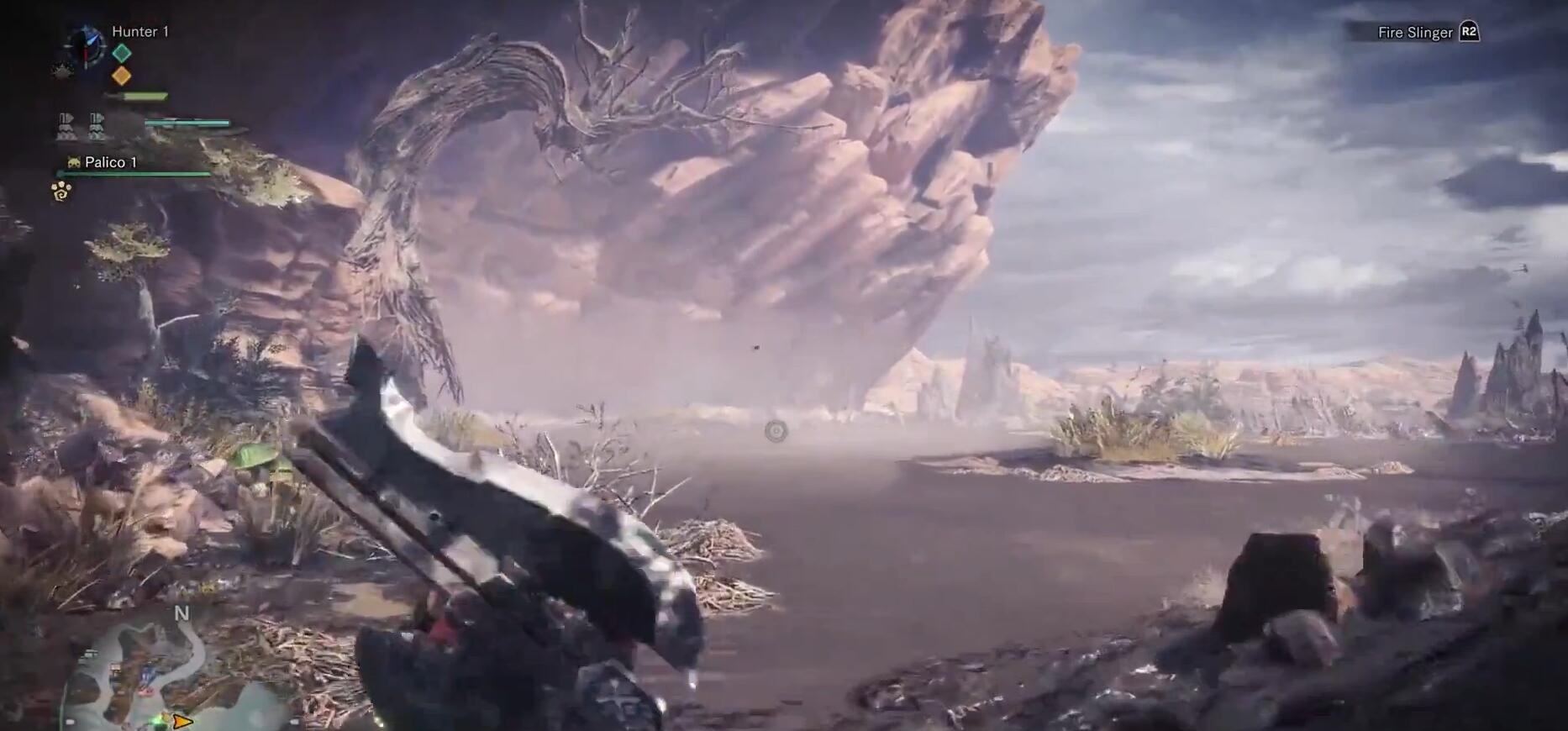Click the minimap north N marker

coord(182,613)
